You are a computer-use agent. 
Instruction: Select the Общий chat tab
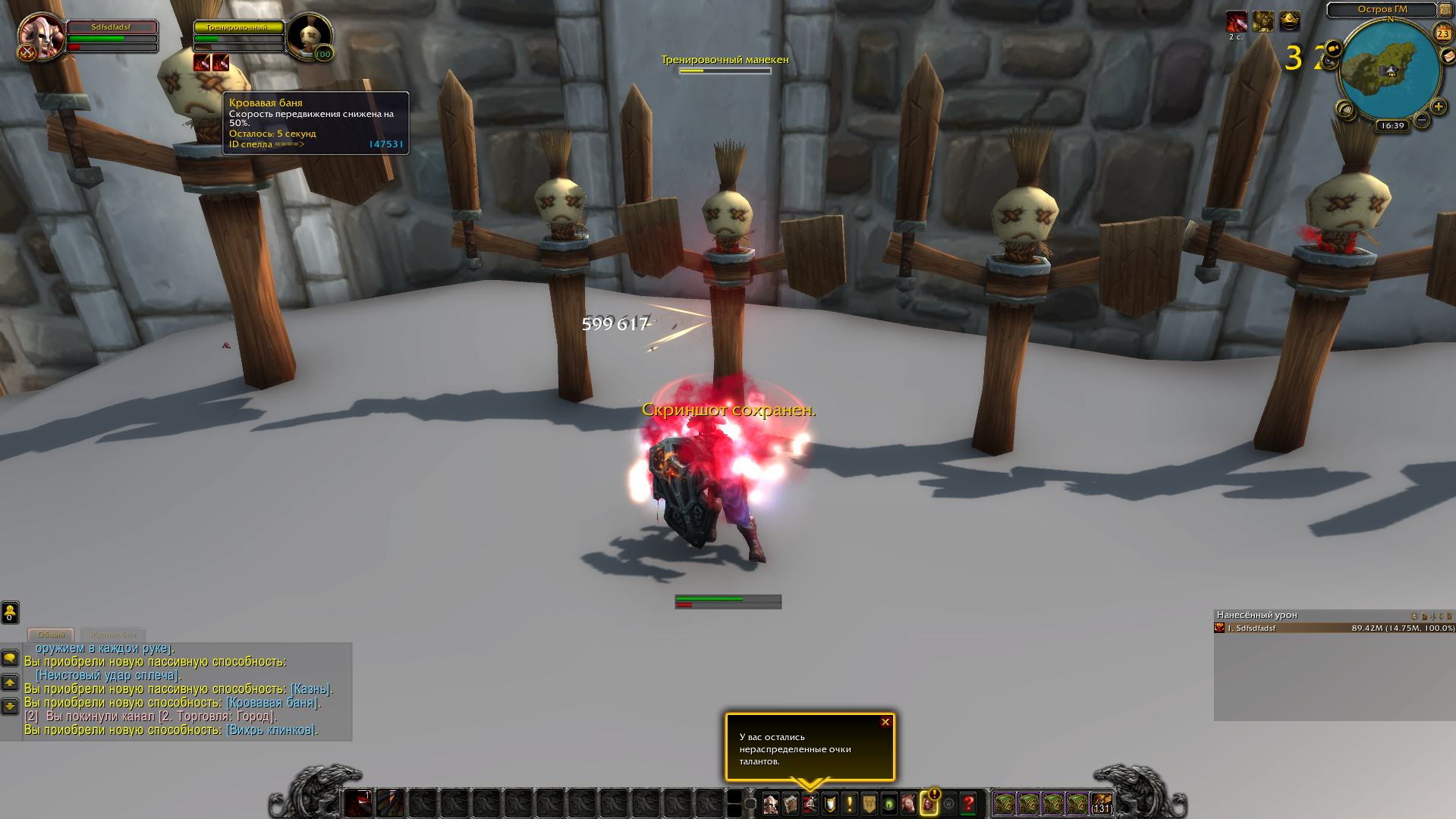[51, 635]
